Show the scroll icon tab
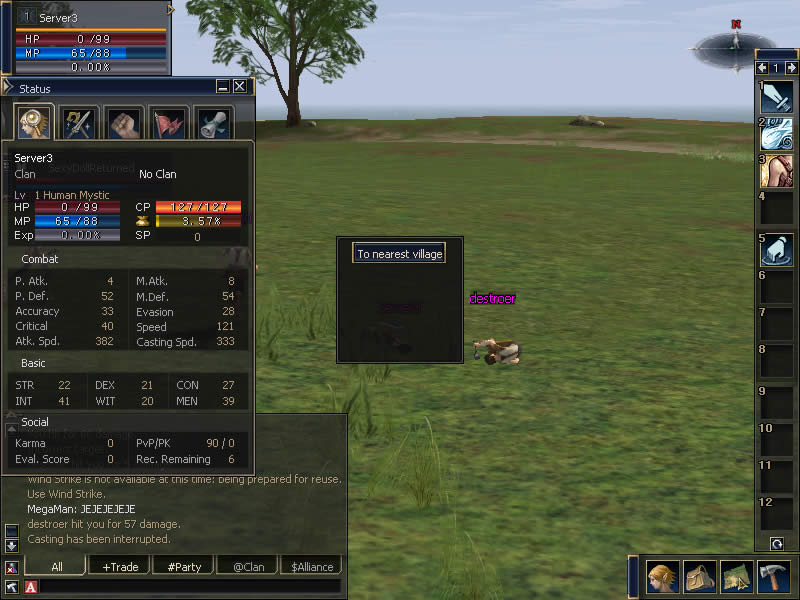Image resolution: width=800 pixels, height=600 pixels. pyautogui.click(x=214, y=123)
